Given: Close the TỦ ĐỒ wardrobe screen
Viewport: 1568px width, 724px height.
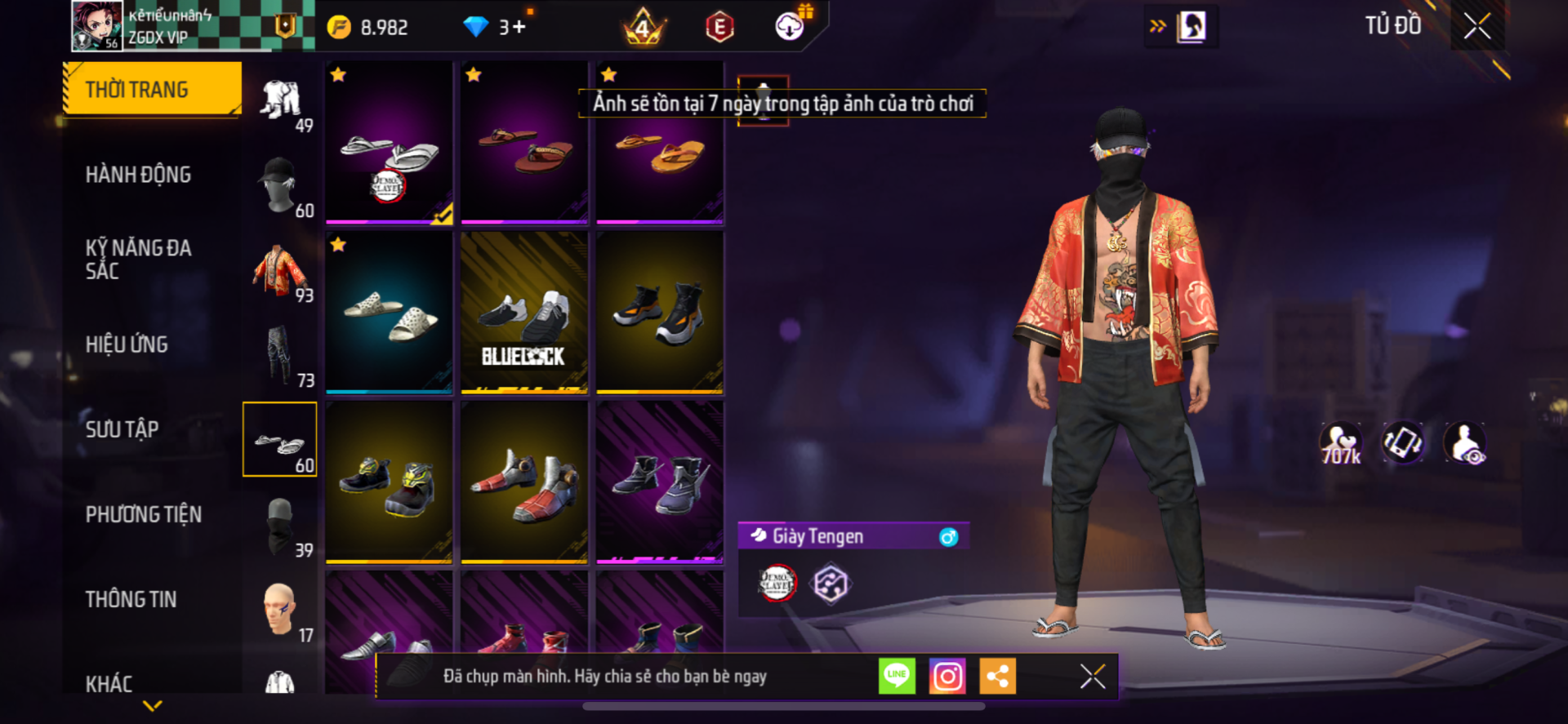Looking at the screenshot, I should point(1477,26).
